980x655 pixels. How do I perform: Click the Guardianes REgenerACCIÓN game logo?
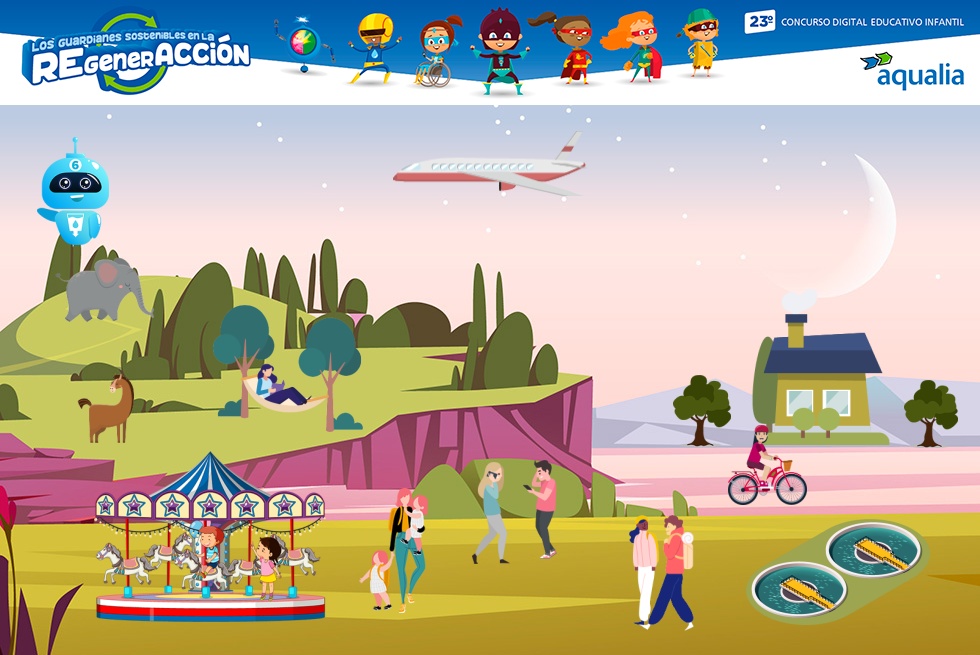coord(137,57)
